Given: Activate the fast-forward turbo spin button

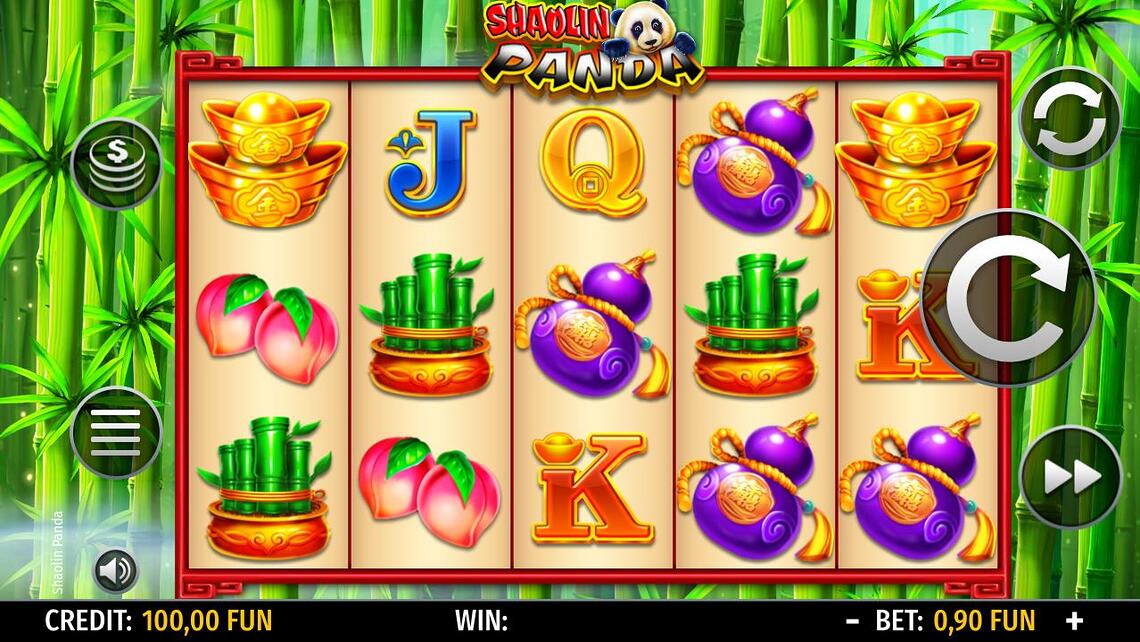Looking at the screenshot, I should 1069,477.
